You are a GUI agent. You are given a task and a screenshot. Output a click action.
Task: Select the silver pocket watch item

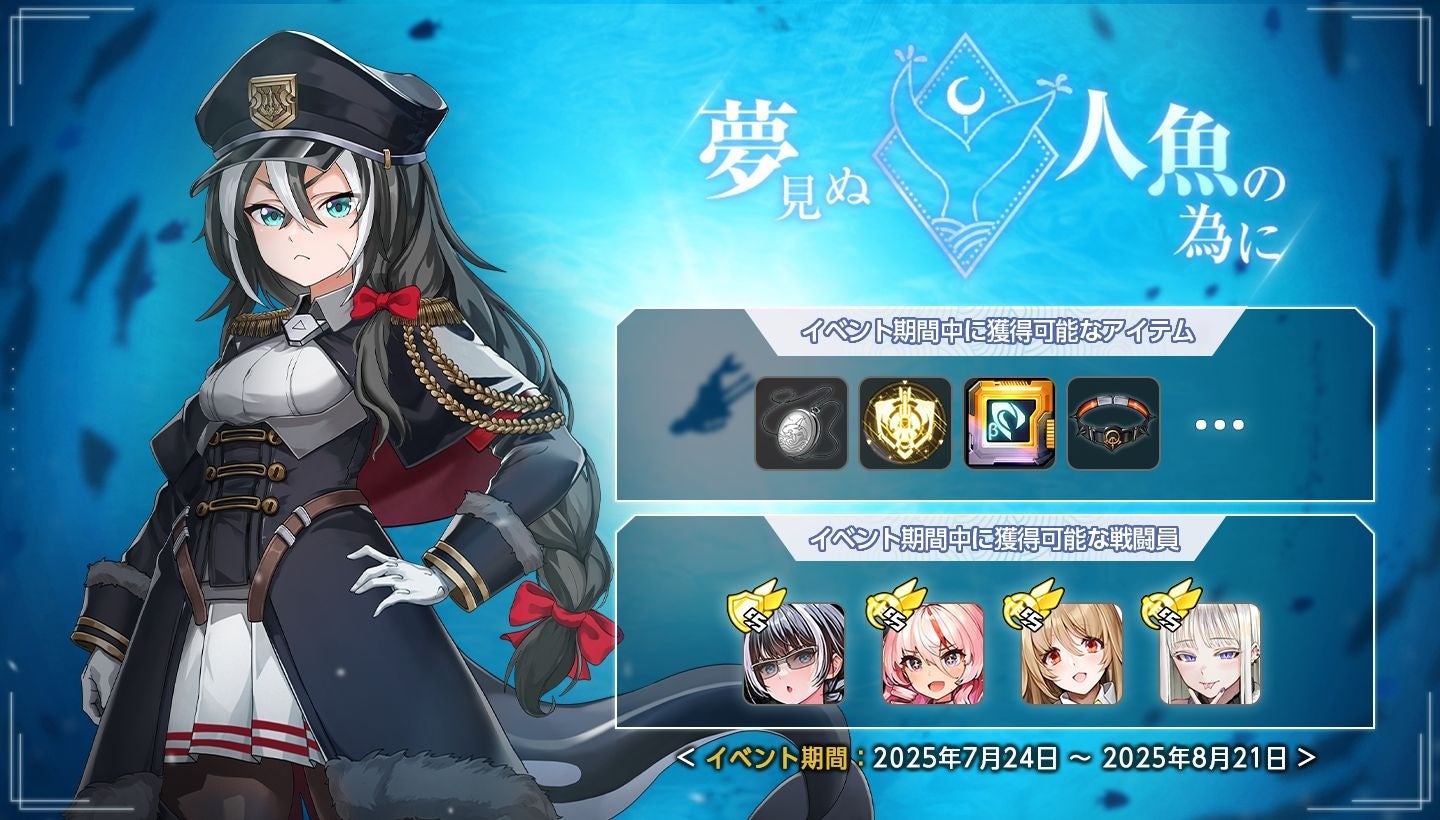coord(801,424)
